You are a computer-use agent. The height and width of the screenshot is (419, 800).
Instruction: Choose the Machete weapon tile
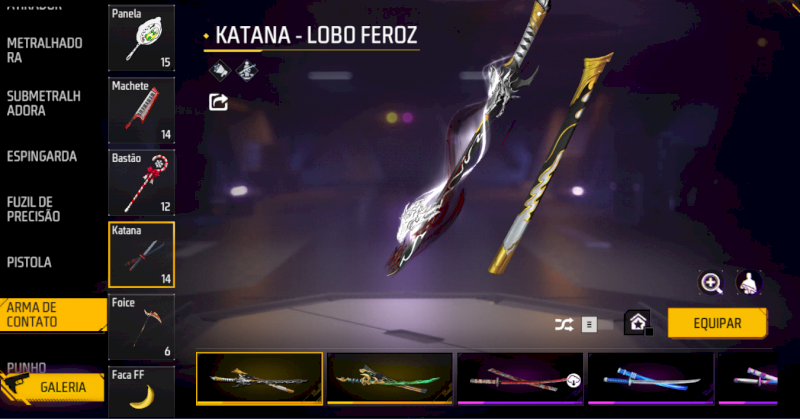tap(141, 111)
